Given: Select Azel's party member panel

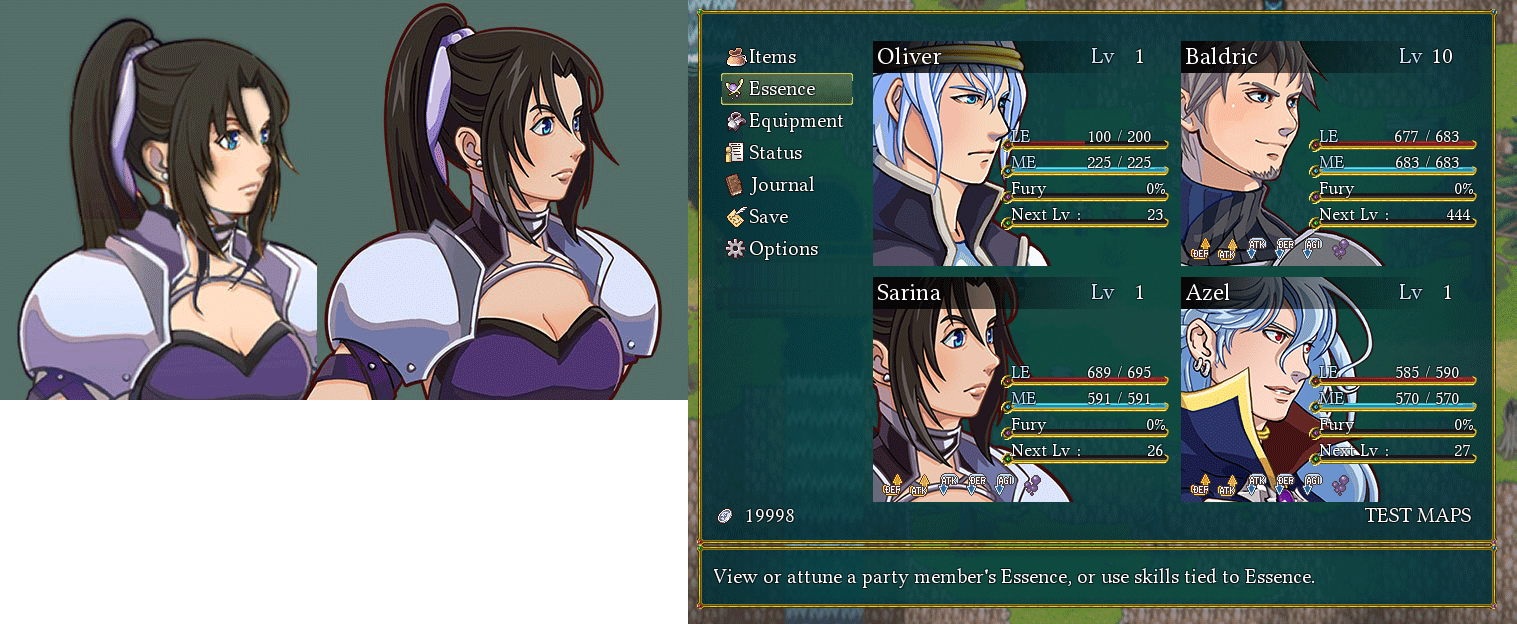Looking at the screenshot, I should tap(1328, 389).
